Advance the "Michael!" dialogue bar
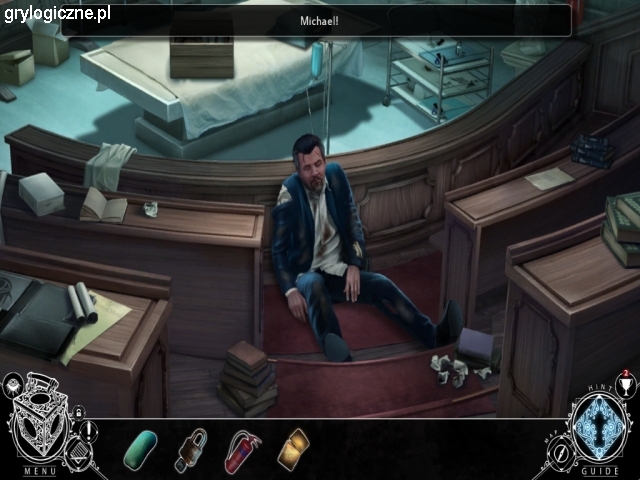This screenshot has height=480, width=640. click(x=320, y=21)
